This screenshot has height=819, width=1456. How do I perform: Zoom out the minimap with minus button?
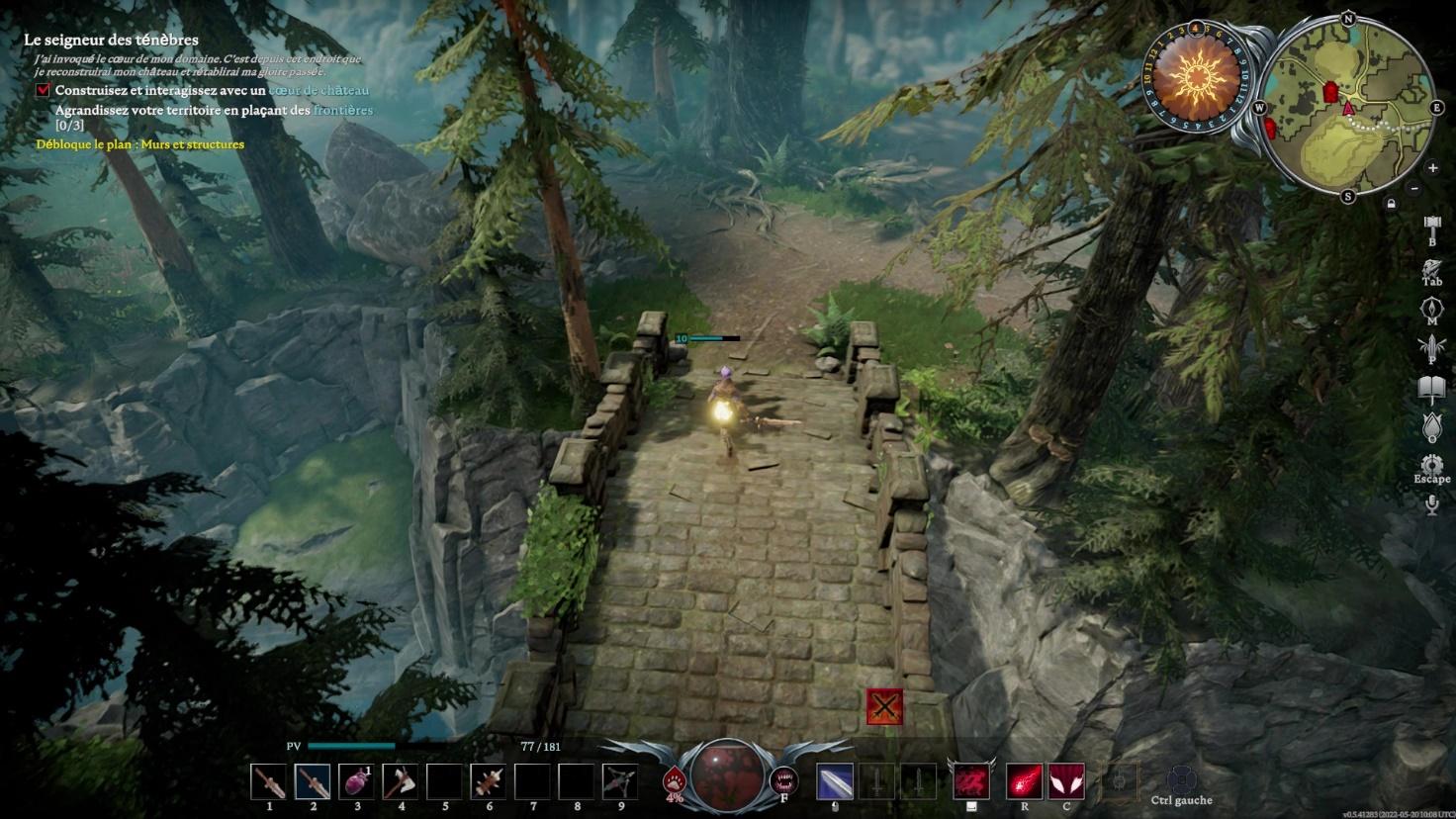click(1414, 188)
